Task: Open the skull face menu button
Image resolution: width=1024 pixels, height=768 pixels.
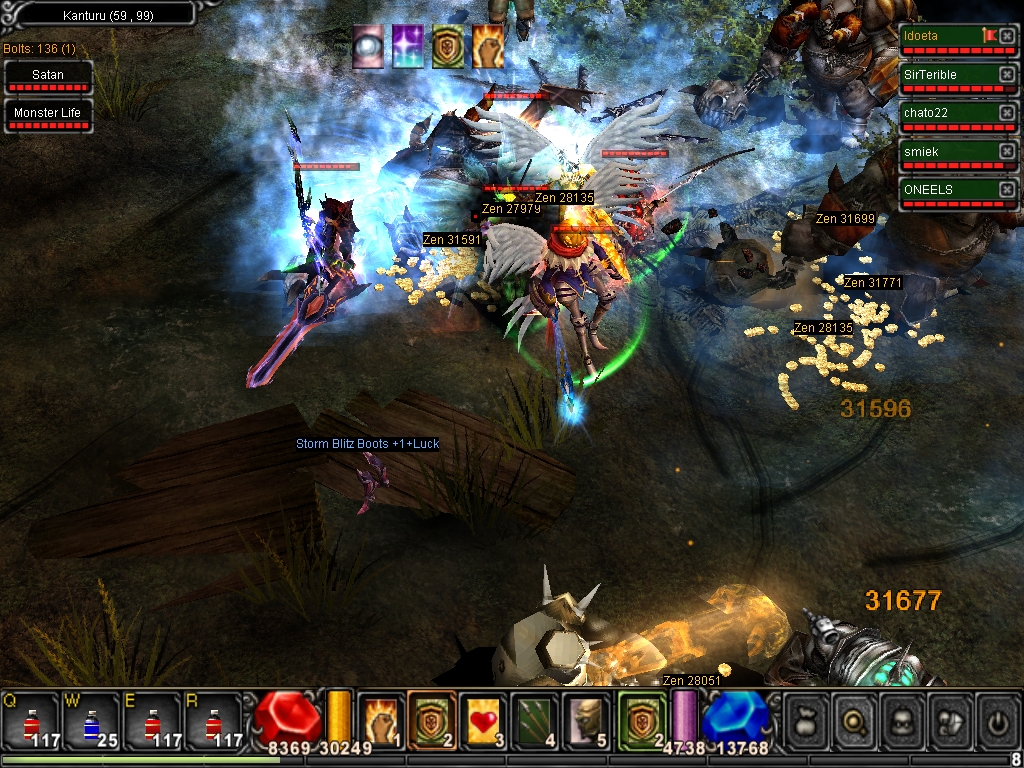Action: point(904,720)
